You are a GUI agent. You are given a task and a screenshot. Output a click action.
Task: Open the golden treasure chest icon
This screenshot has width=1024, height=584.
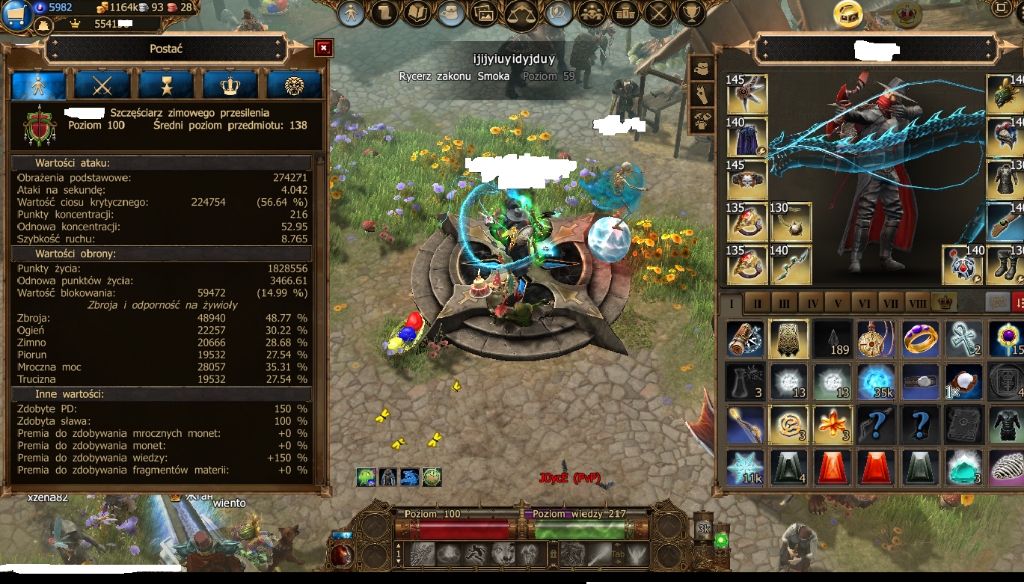pos(849,13)
